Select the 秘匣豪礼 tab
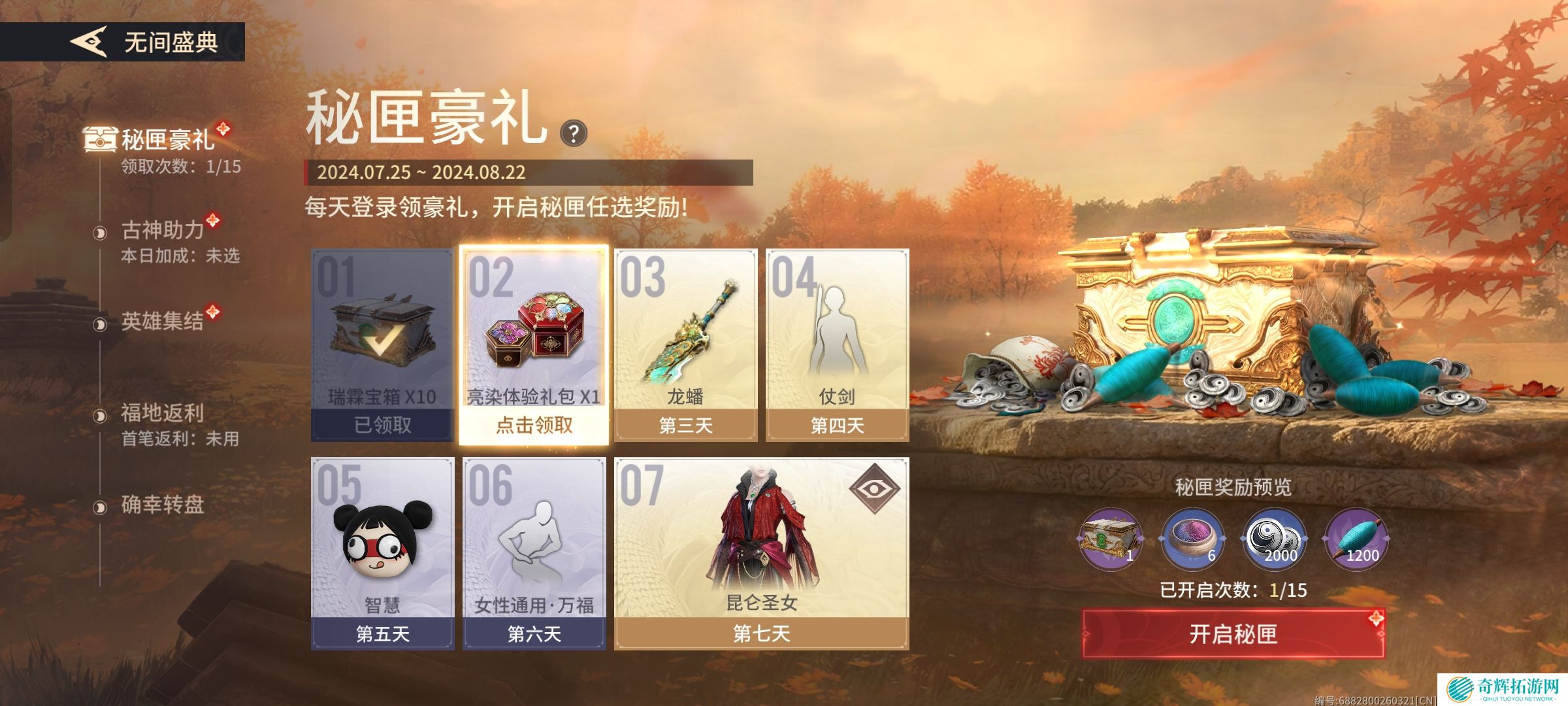This screenshot has height=706, width=1568. (x=167, y=141)
